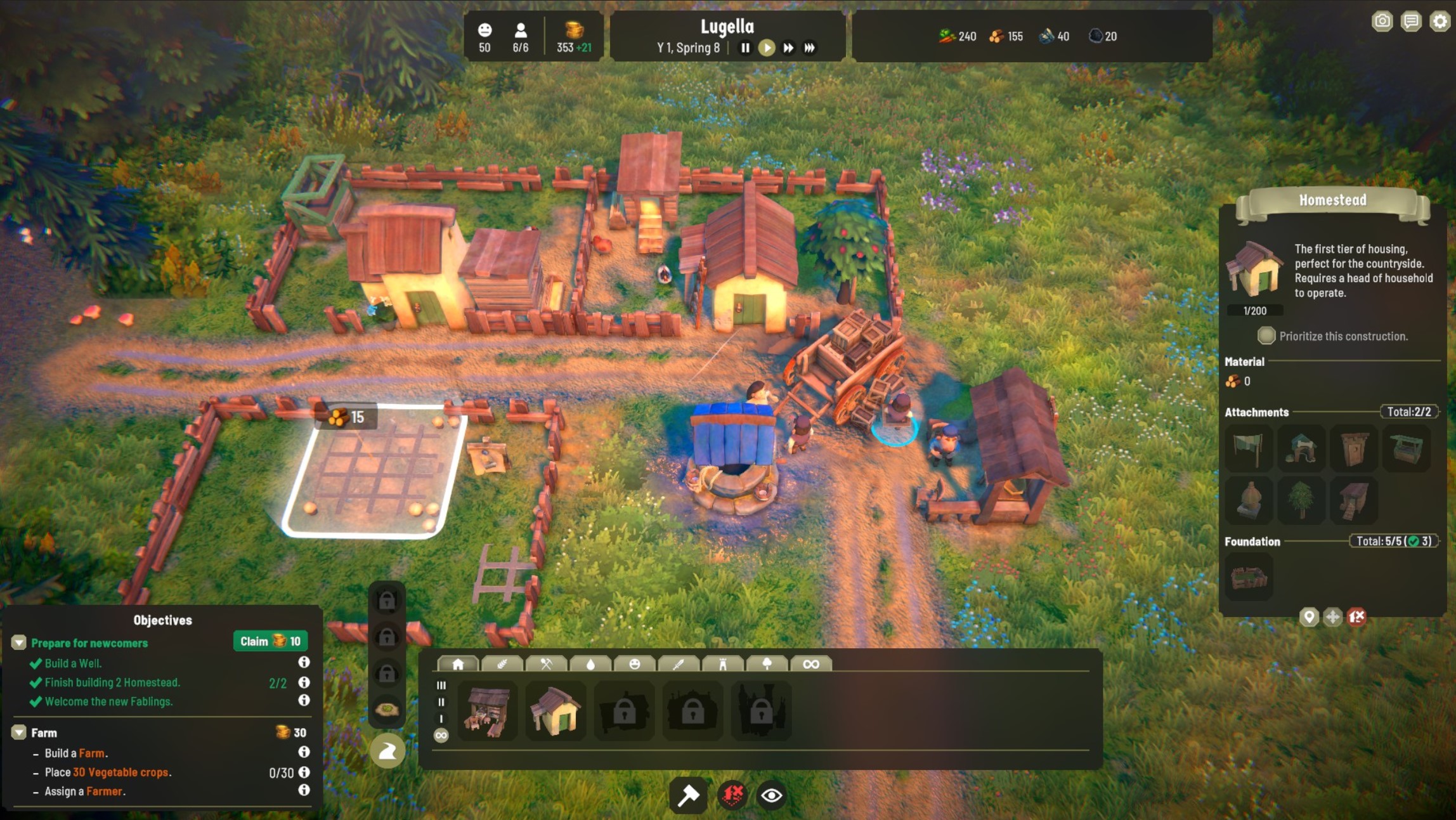Open the chat message log

[1411, 22]
